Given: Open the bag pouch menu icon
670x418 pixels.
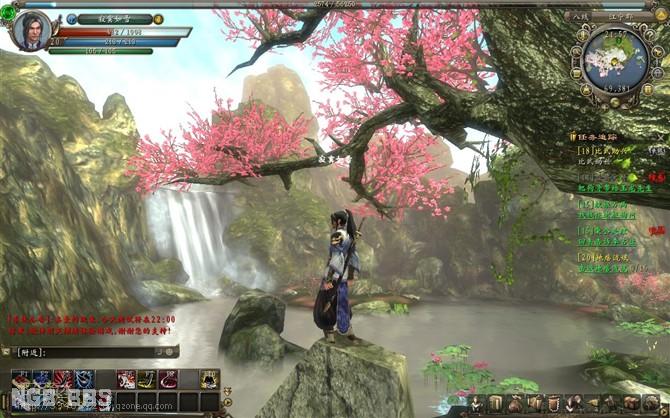Looking at the screenshot, I should (x=514, y=403).
